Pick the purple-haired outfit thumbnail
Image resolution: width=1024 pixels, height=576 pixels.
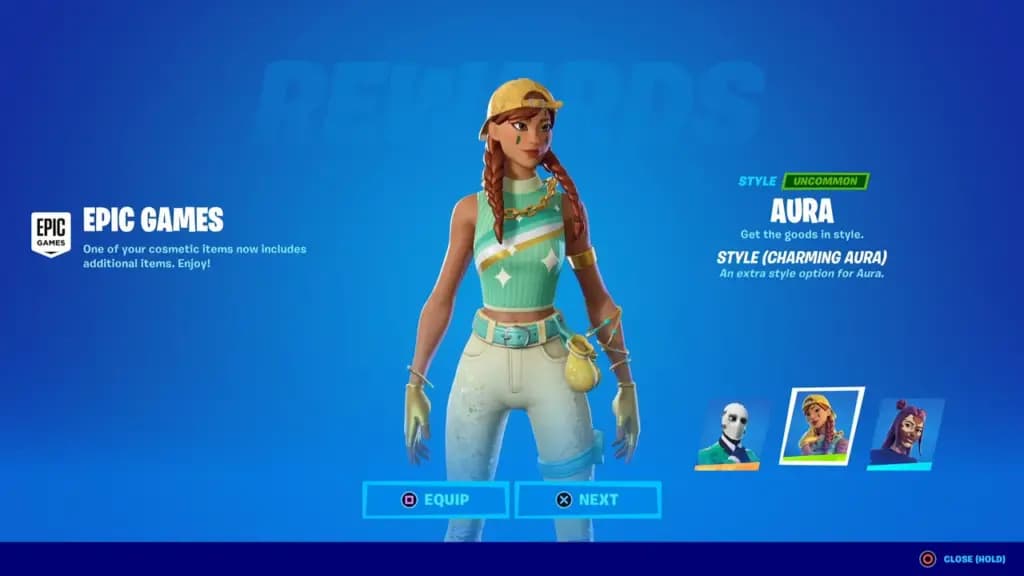point(905,433)
